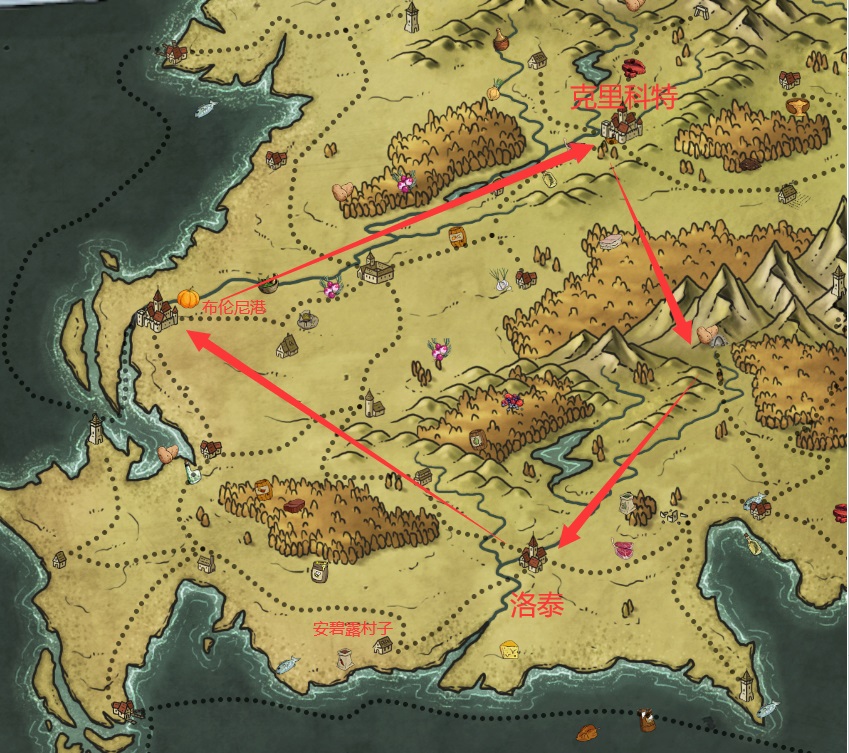The height and width of the screenshot is (753, 849).
Task: Select the 克里科特 town marker
Action: [x=622, y=125]
